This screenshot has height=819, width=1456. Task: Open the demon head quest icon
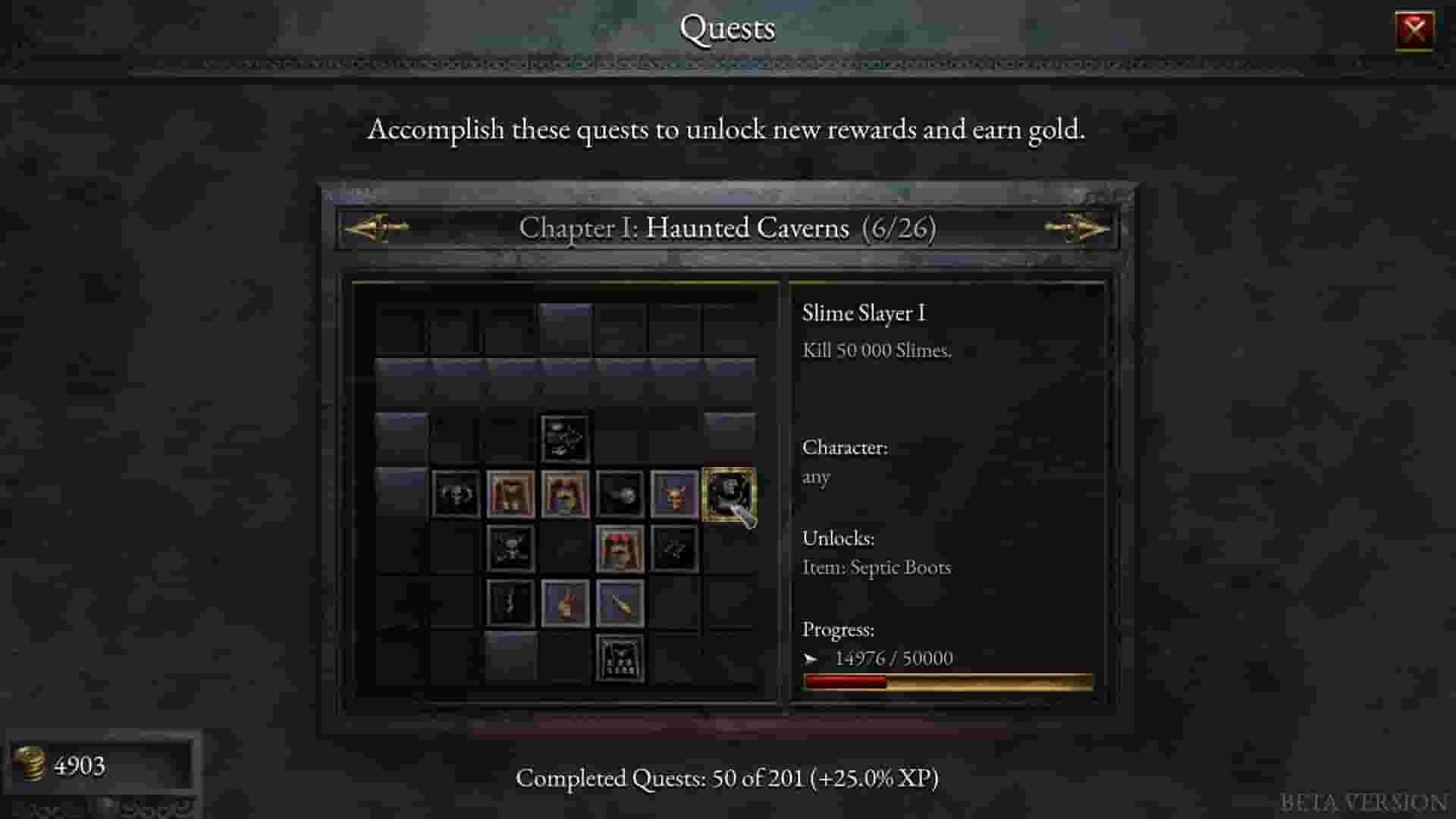pos(673,495)
